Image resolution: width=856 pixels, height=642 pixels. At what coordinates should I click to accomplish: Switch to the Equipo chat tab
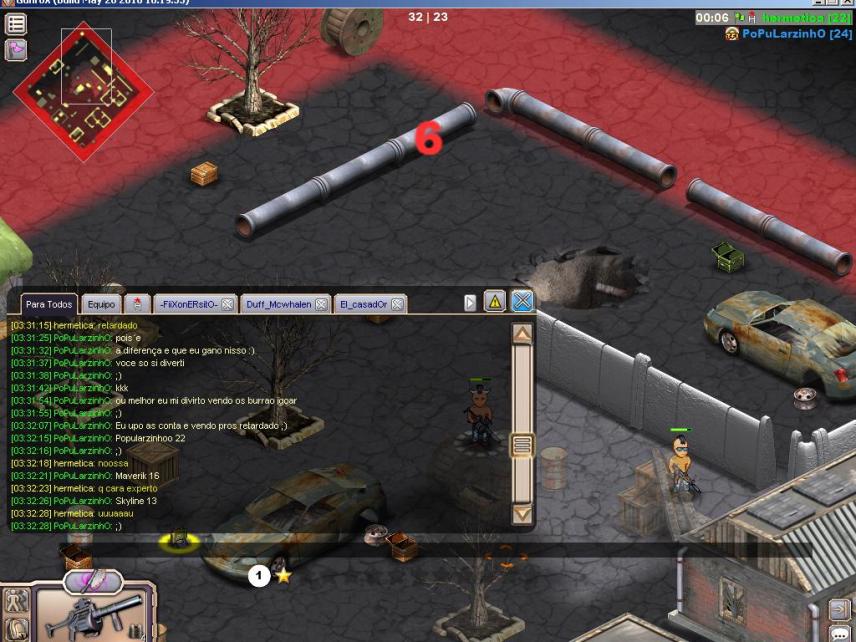click(x=101, y=303)
